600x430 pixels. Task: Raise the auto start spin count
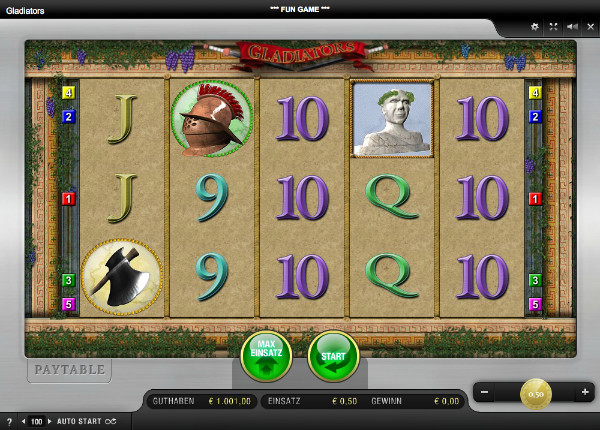click(x=49, y=421)
